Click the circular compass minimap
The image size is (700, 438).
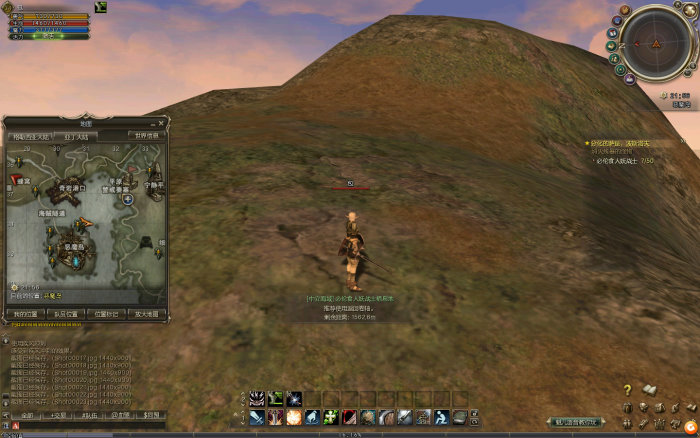tap(654, 43)
